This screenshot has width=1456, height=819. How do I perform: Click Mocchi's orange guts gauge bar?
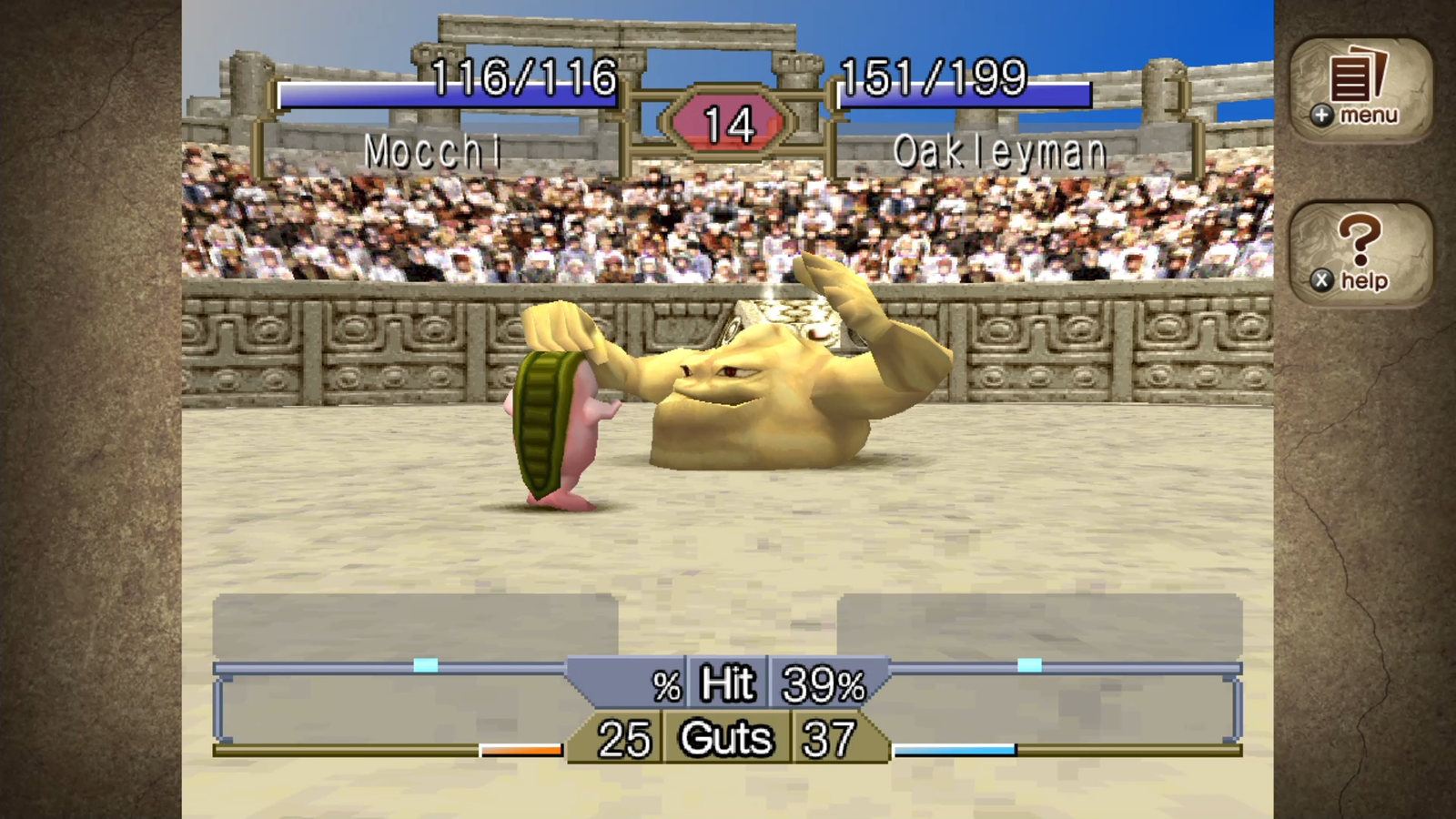coord(519,750)
